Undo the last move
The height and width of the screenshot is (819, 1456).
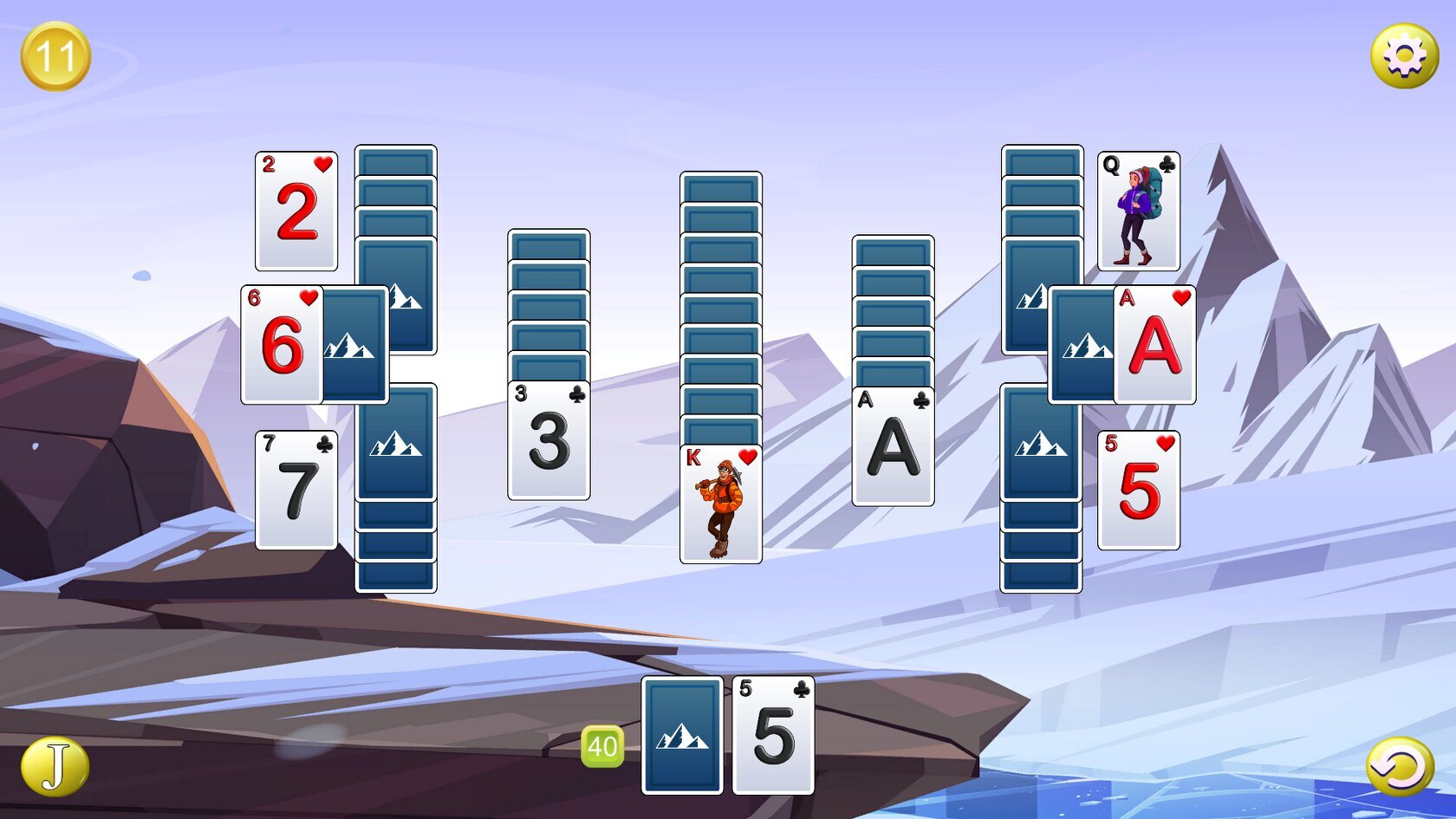pyautogui.click(x=1400, y=767)
